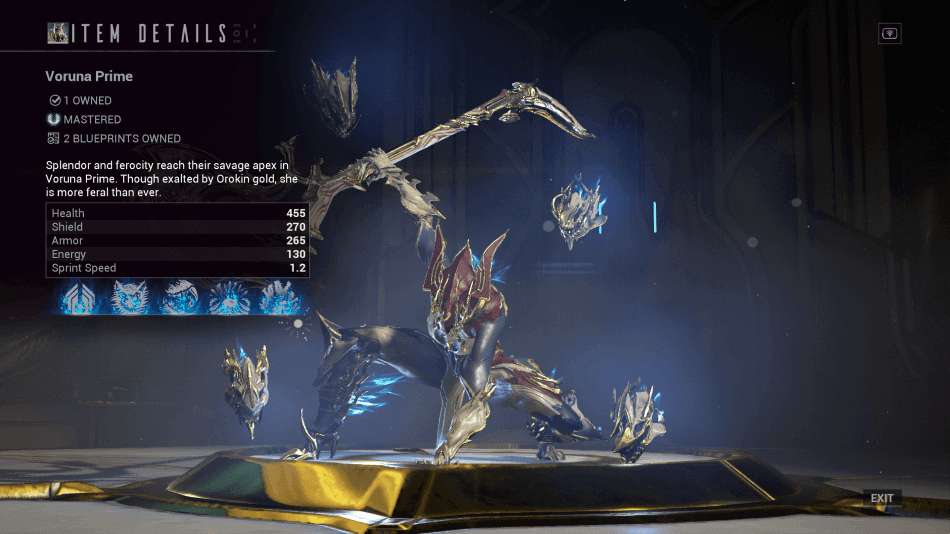Show the wolf-face ability icon
Image resolution: width=950 pixels, height=534 pixels.
point(130,297)
